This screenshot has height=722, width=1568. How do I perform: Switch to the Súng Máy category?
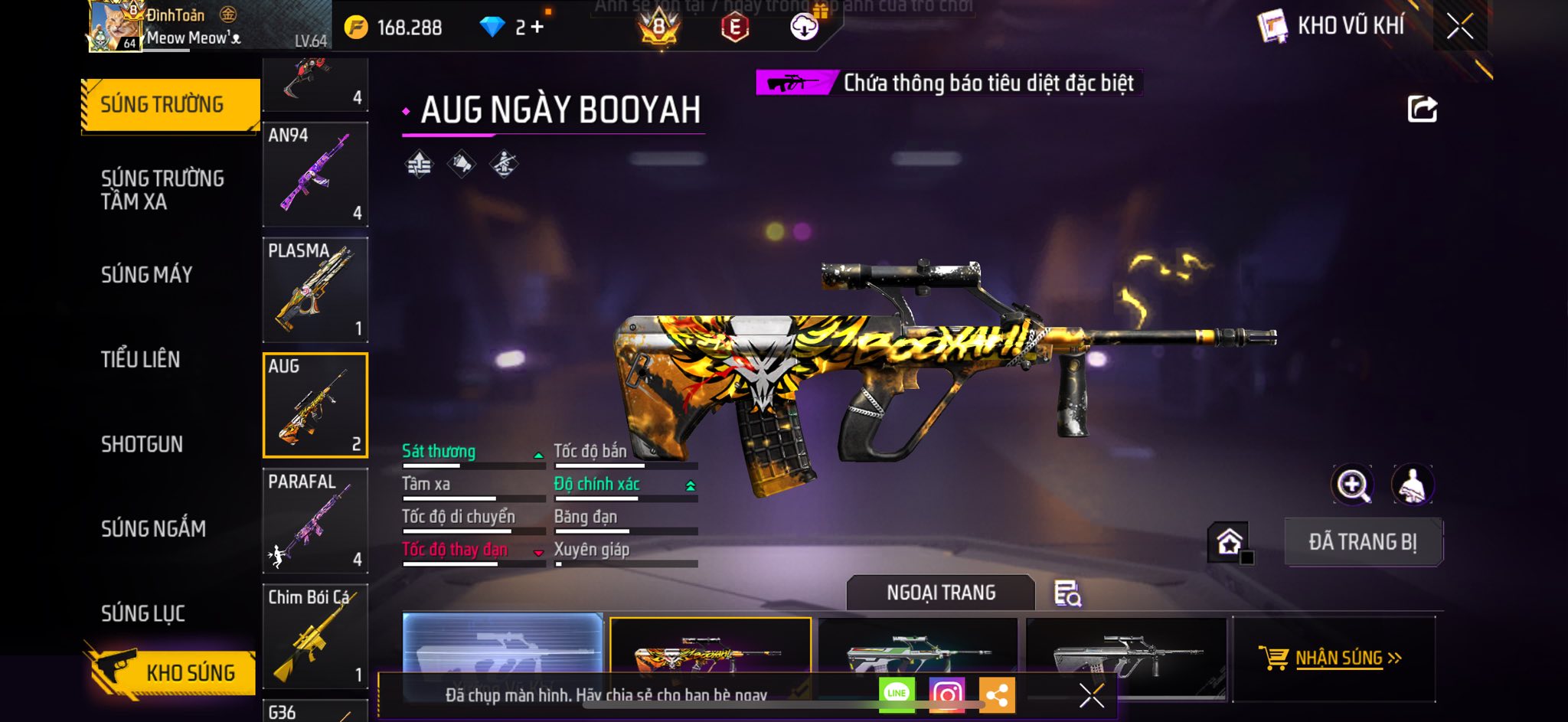coord(147,274)
